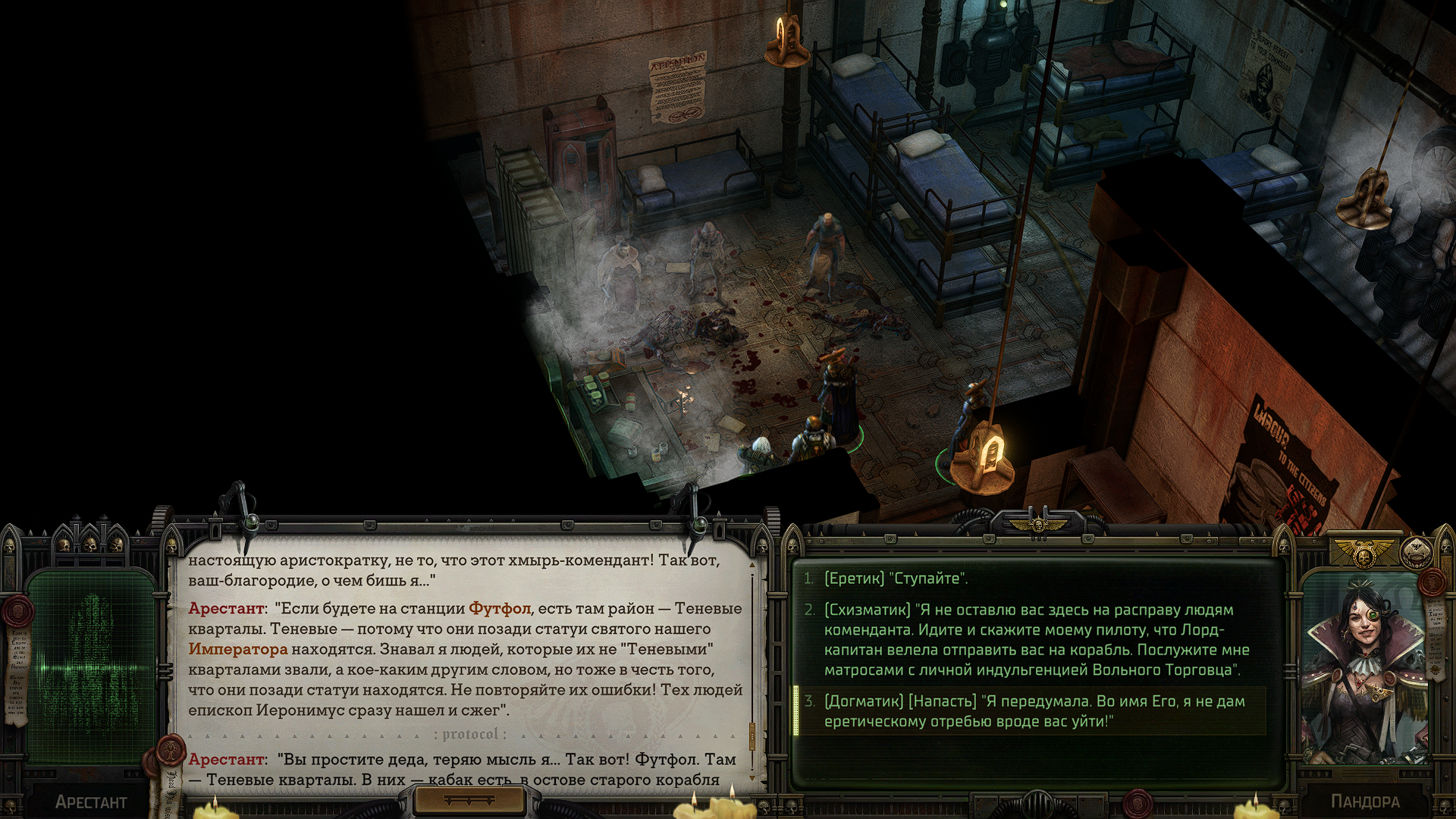The image size is (1456, 819).
Task: Click the dialogue log's scroll-down arrow
Action: [x=752, y=778]
